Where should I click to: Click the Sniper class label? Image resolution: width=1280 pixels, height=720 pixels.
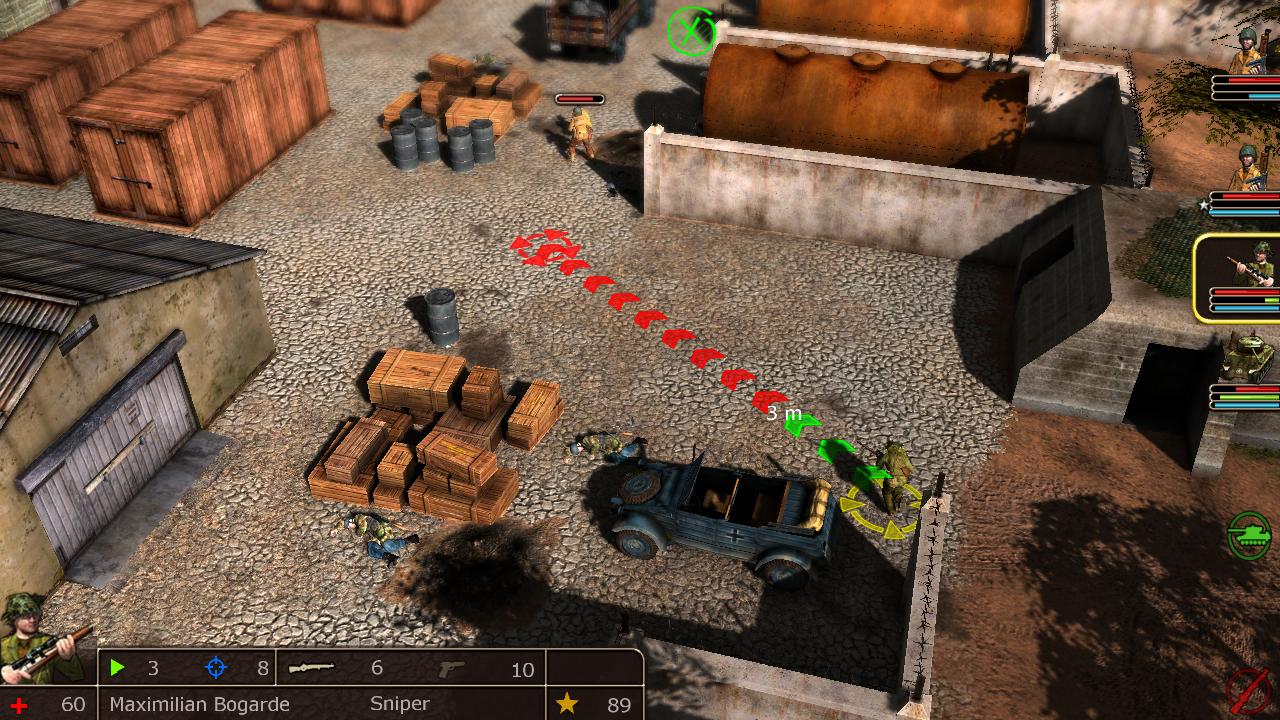(399, 704)
